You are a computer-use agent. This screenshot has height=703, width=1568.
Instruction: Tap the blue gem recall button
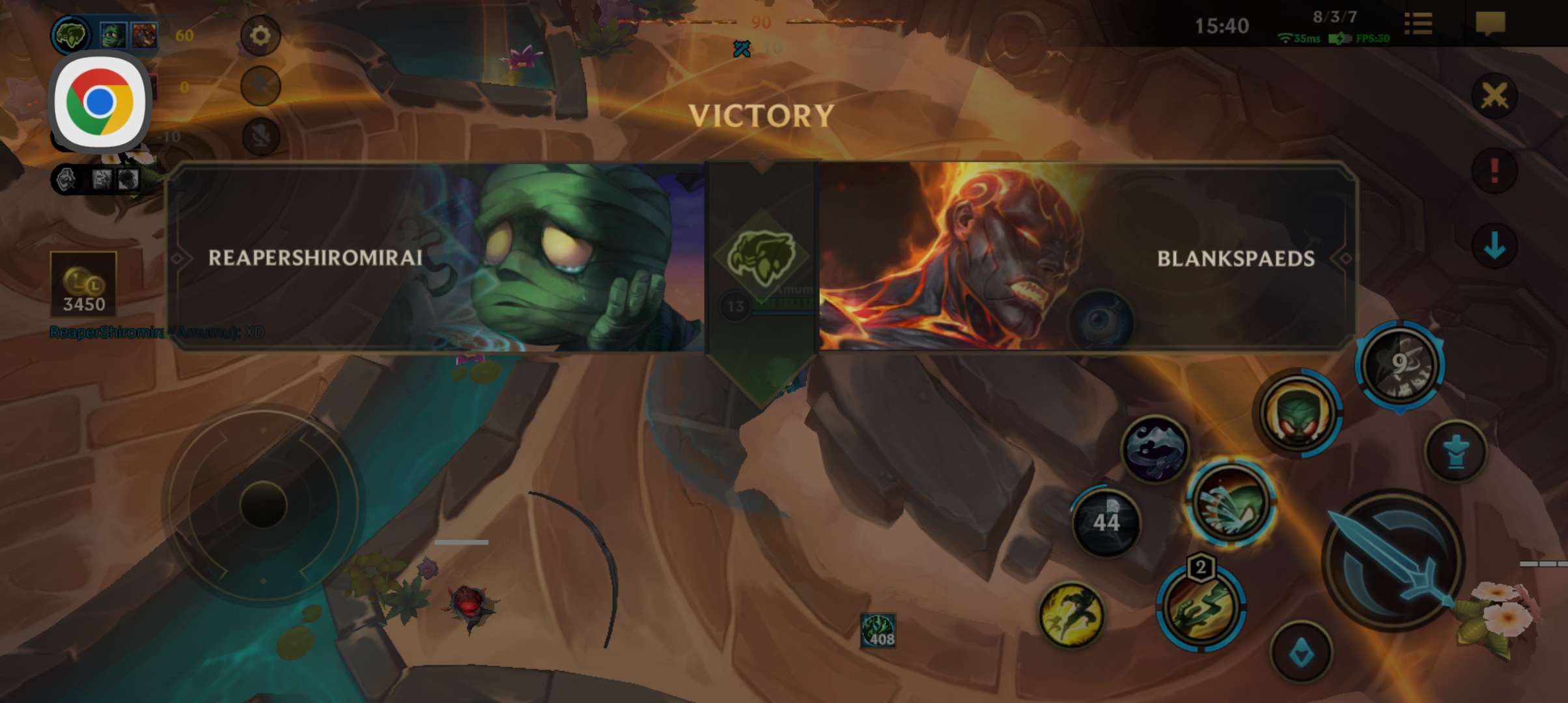1301,653
